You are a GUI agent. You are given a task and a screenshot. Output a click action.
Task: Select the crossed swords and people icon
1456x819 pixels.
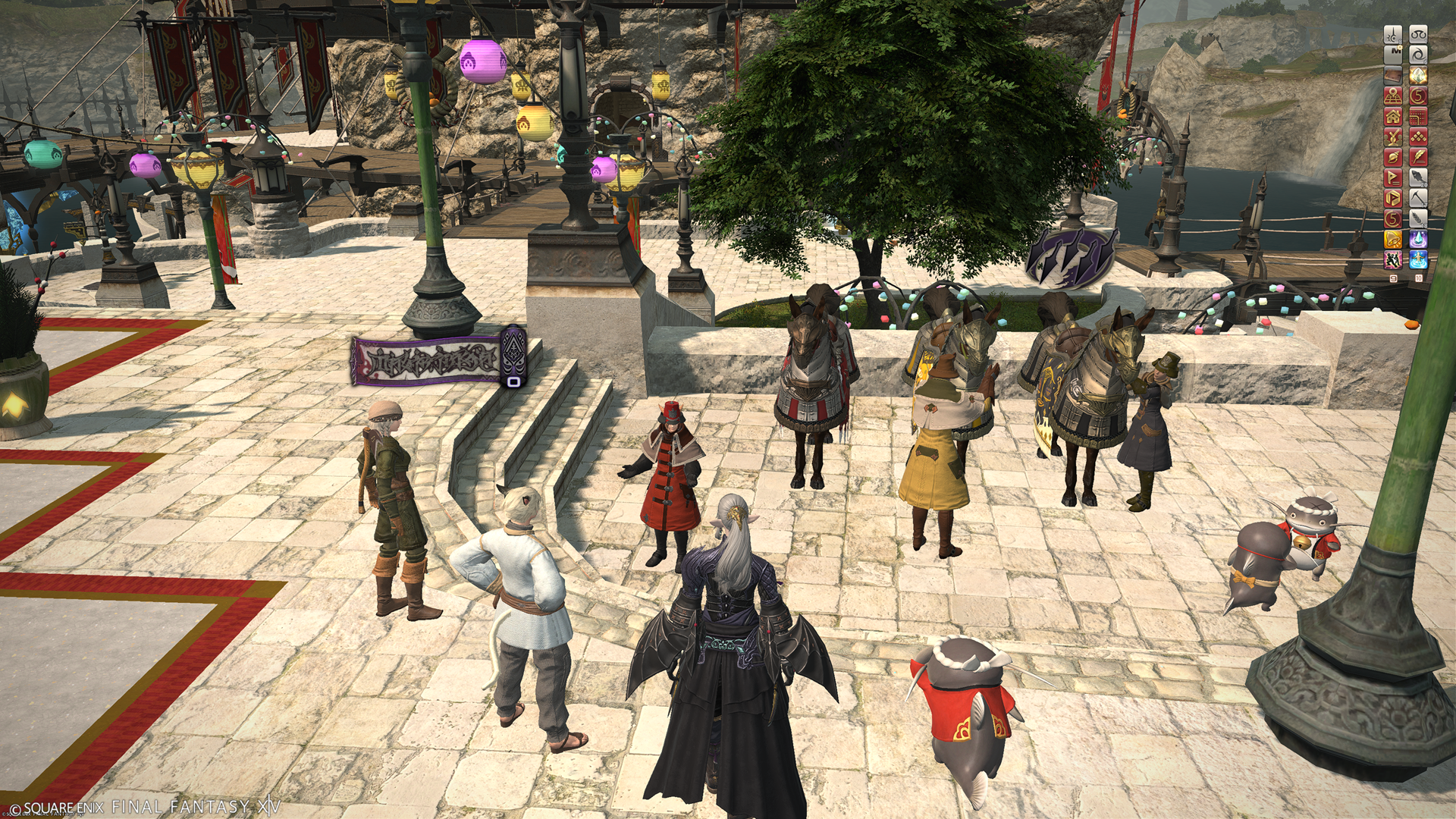(x=1393, y=136)
